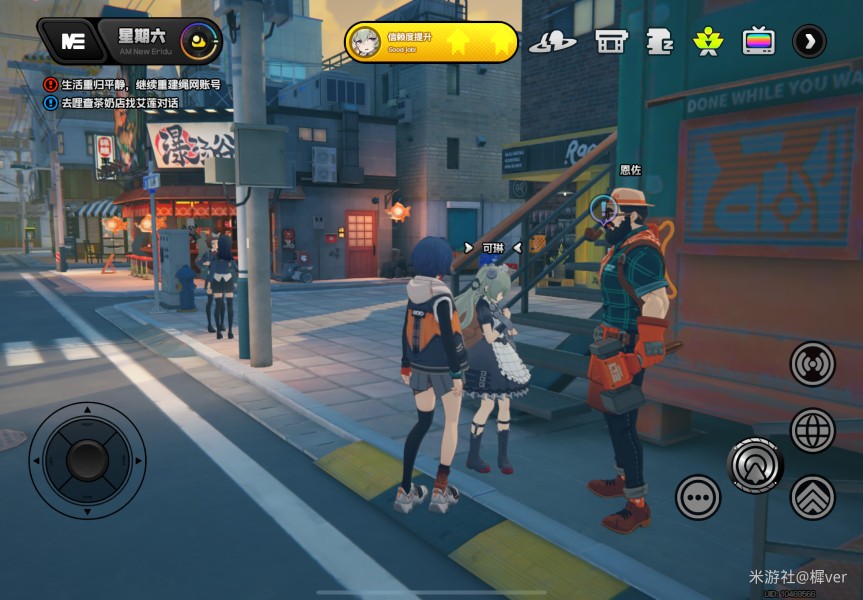
Task: Select the 可琳 interaction target label
Action: point(493,247)
